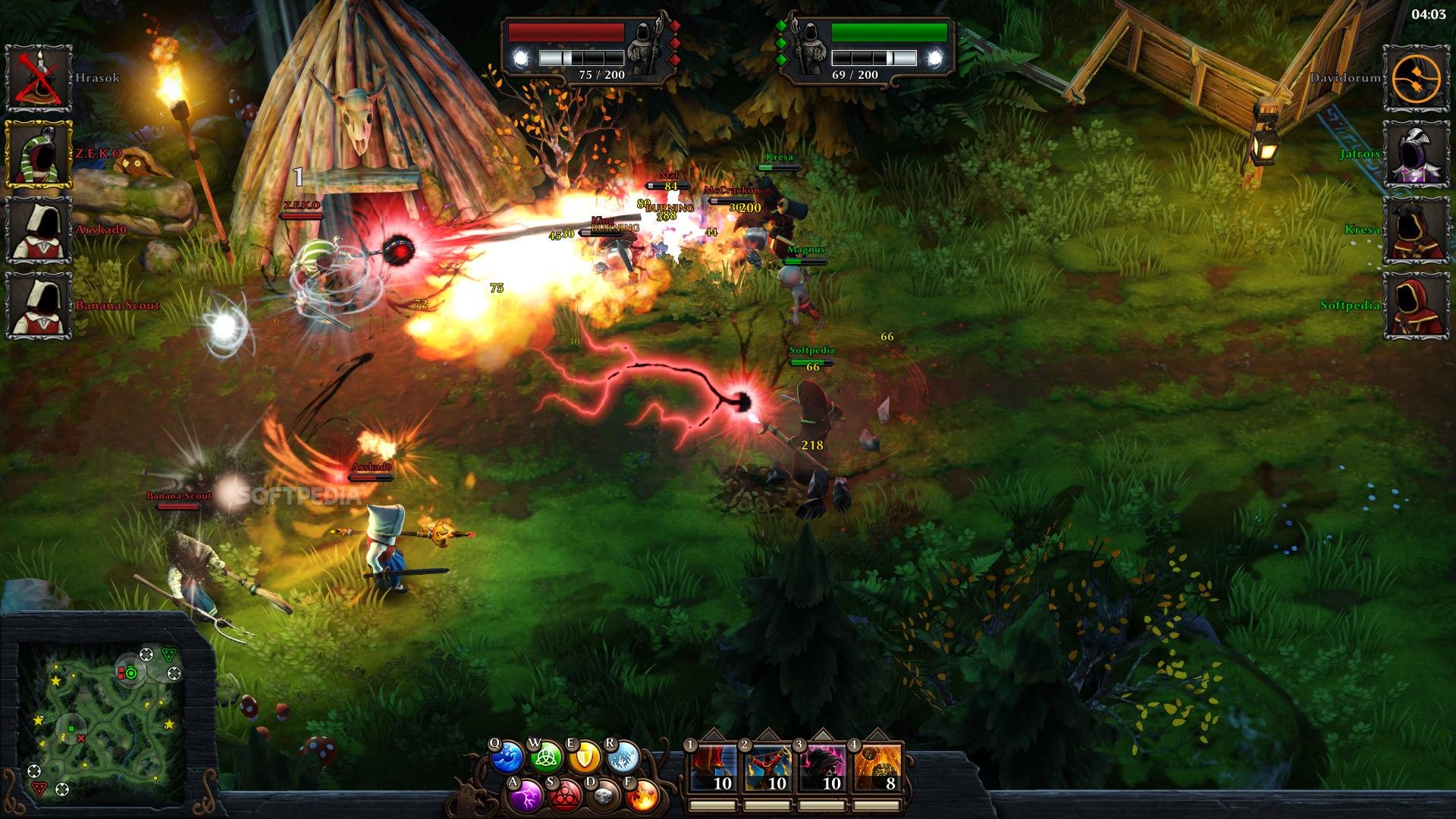1456x819 pixels.
Task: Pick the icy Cold element orb
Action: (623, 757)
